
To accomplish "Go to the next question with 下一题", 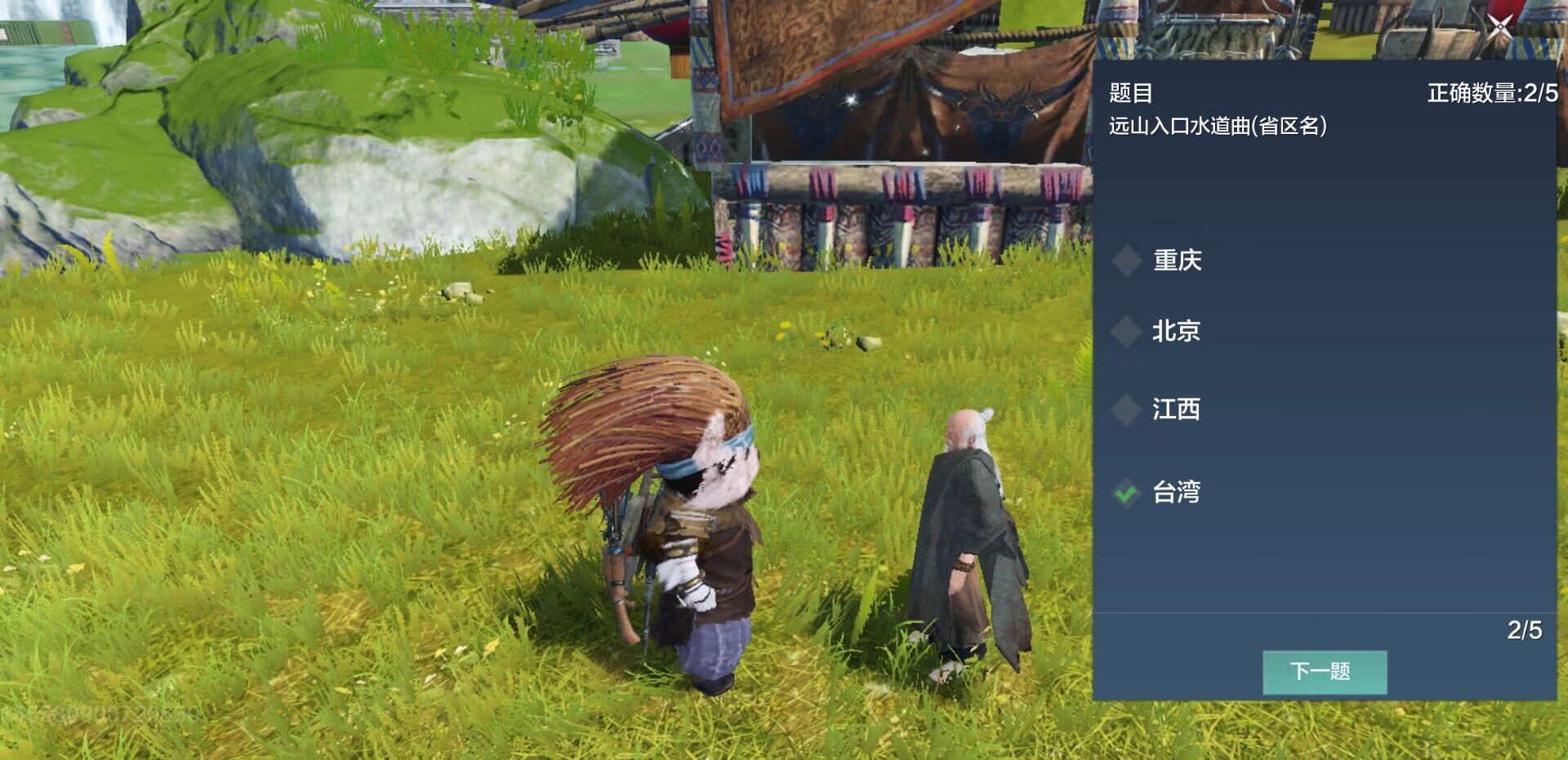I will [x=1324, y=672].
